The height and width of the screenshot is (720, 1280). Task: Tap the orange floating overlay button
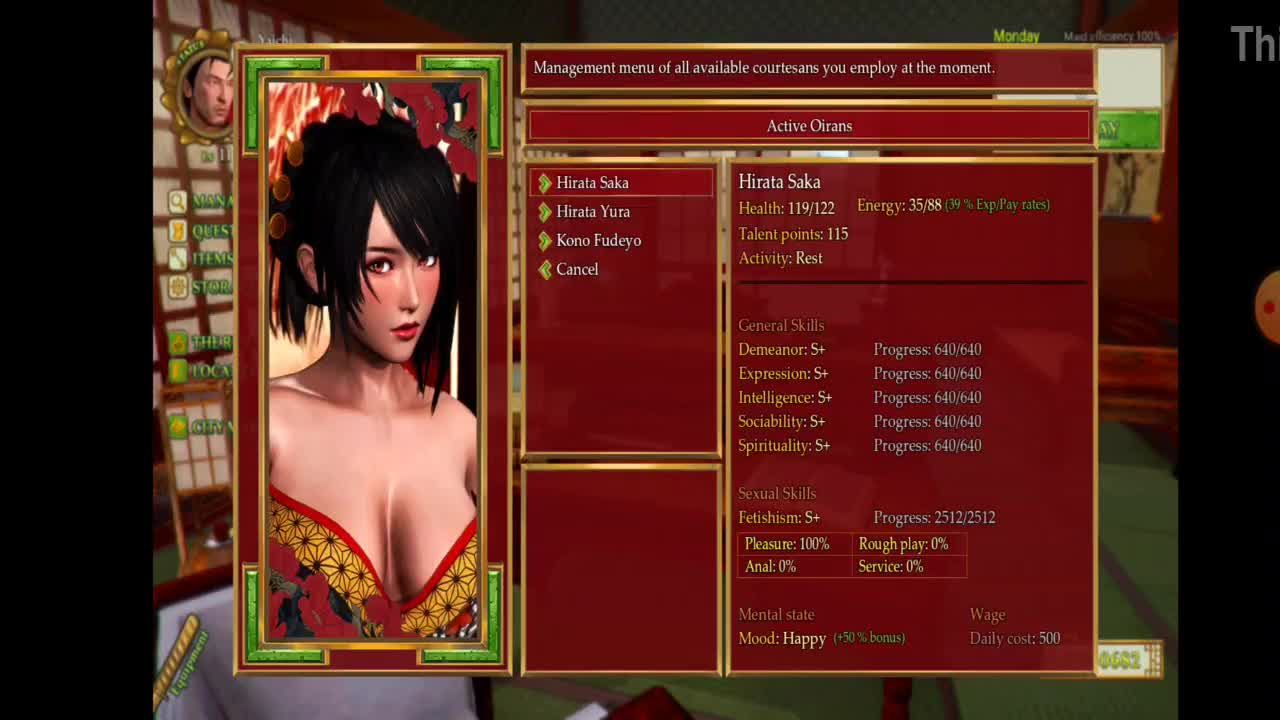(x=1267, y=307)
